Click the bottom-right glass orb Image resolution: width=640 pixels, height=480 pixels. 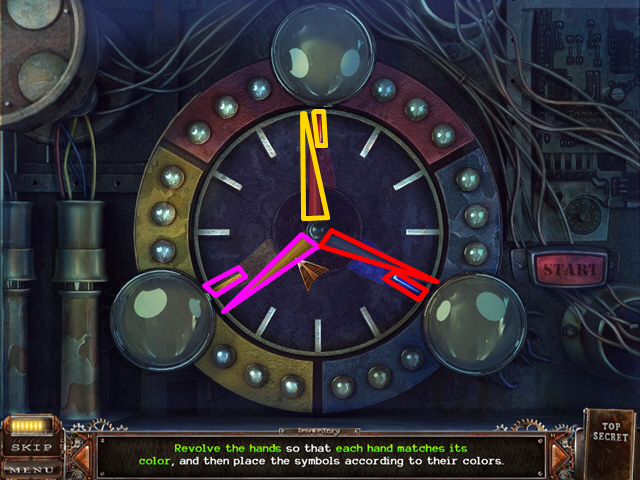click(x=474, y=321)
